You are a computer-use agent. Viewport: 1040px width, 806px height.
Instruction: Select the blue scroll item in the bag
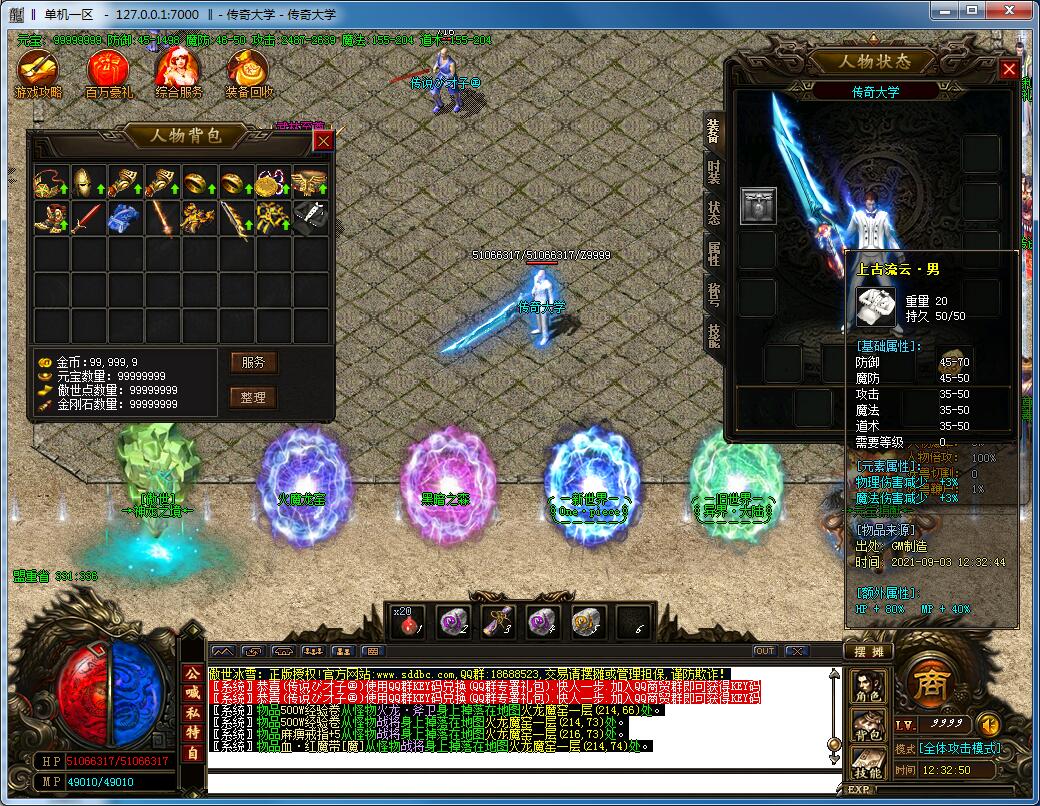pos(125,218)
